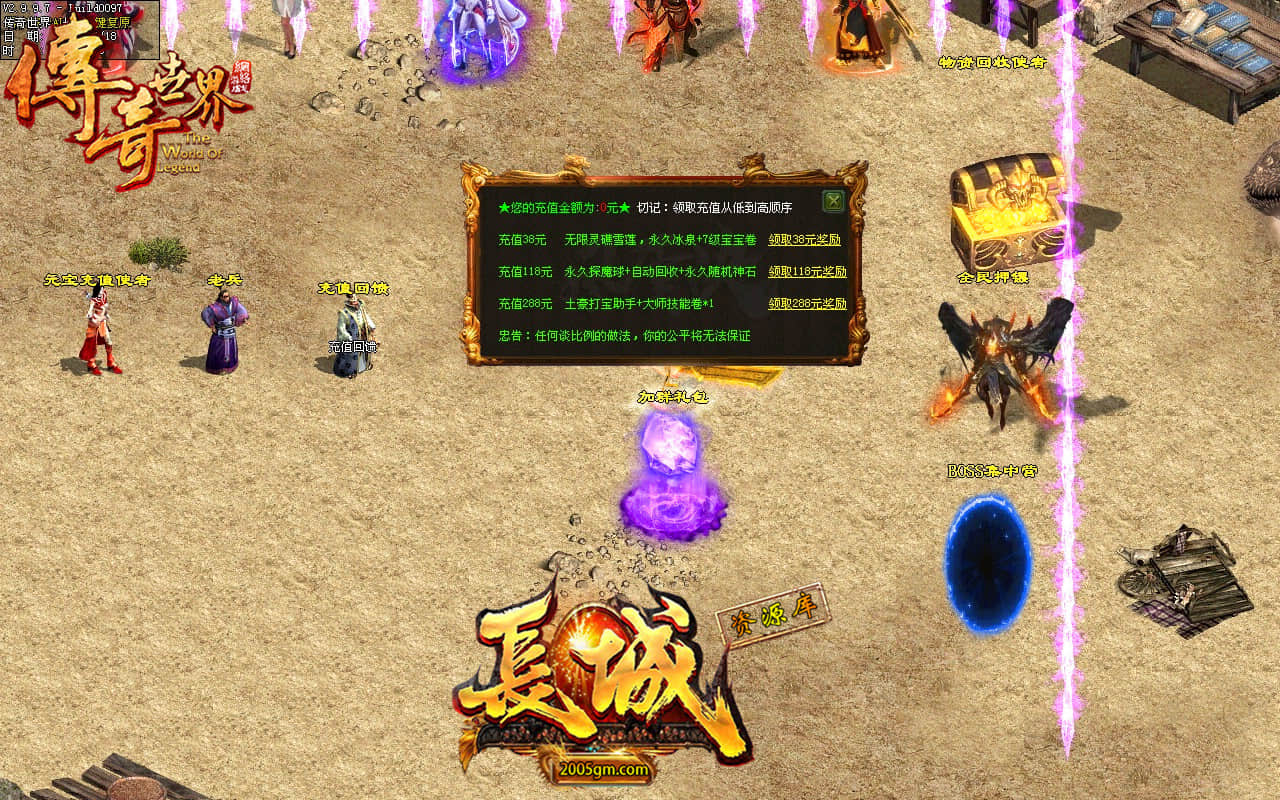Claim the 领取118元奖励 reward link

(807, 272)
